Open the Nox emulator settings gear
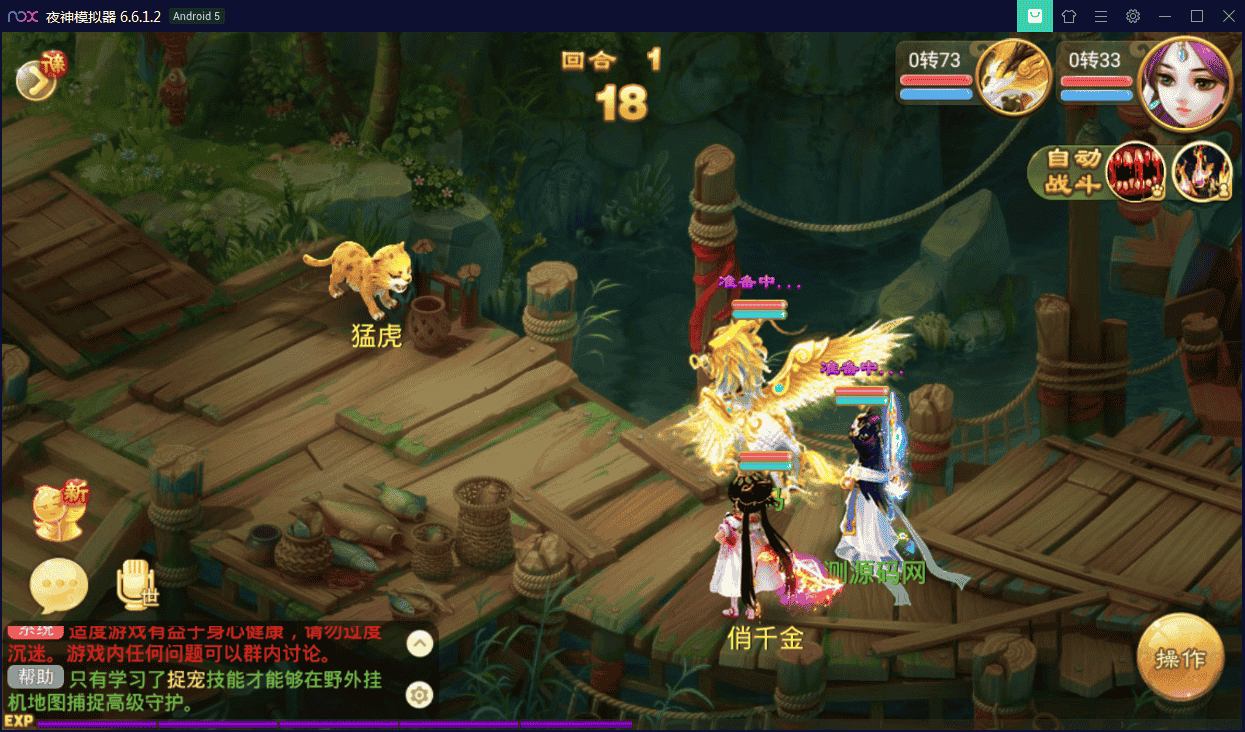The image size is (1245, 732). pyautogui.click(x=1133, y=16)
